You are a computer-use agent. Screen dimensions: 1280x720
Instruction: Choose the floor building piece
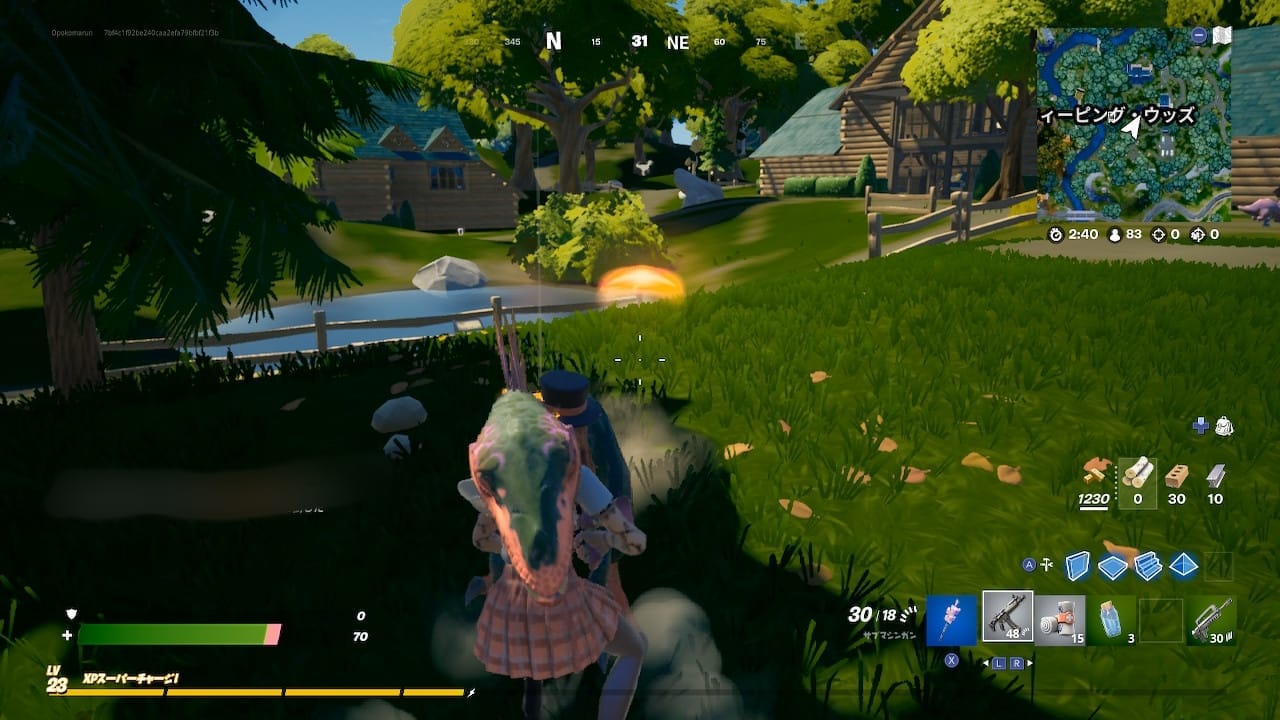click(1112, 567)
